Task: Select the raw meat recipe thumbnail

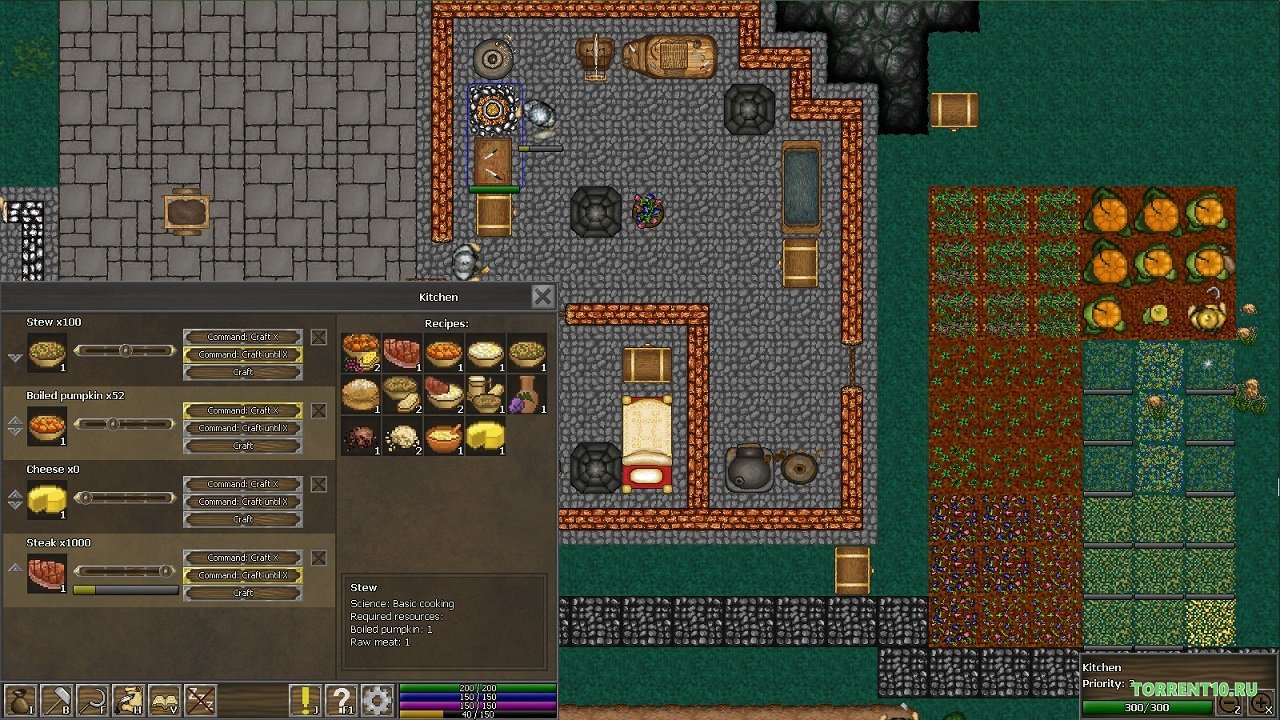Action: (401, 353)
